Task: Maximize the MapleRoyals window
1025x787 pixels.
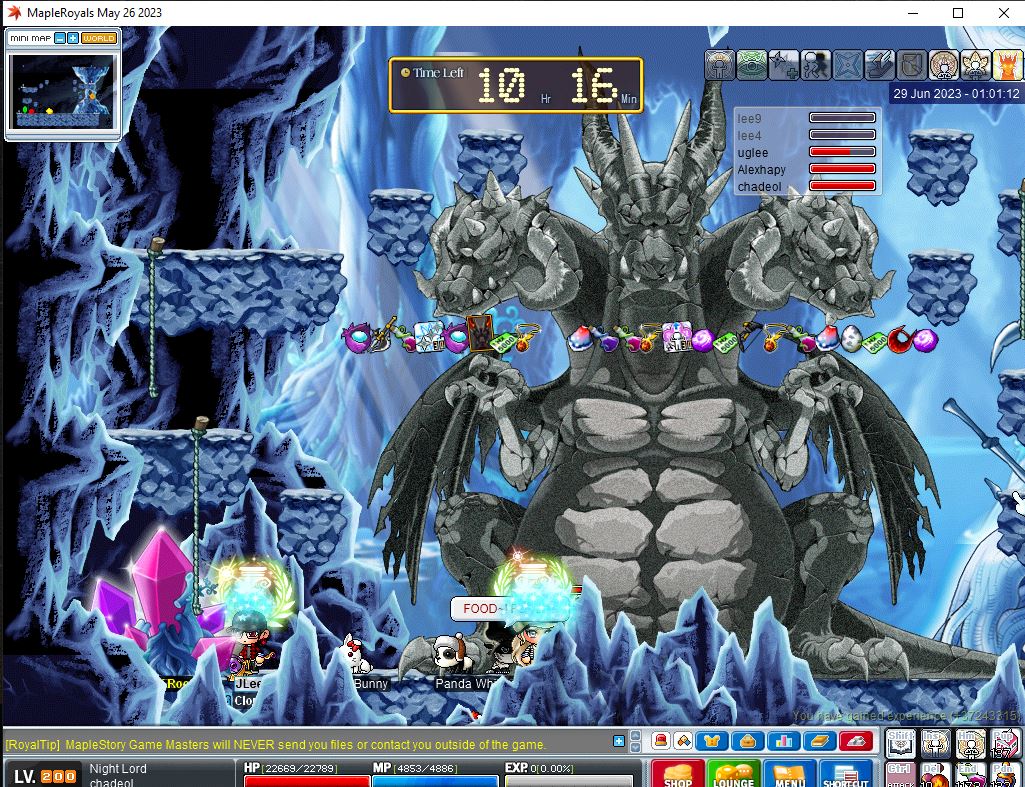Action: [958, 13]
